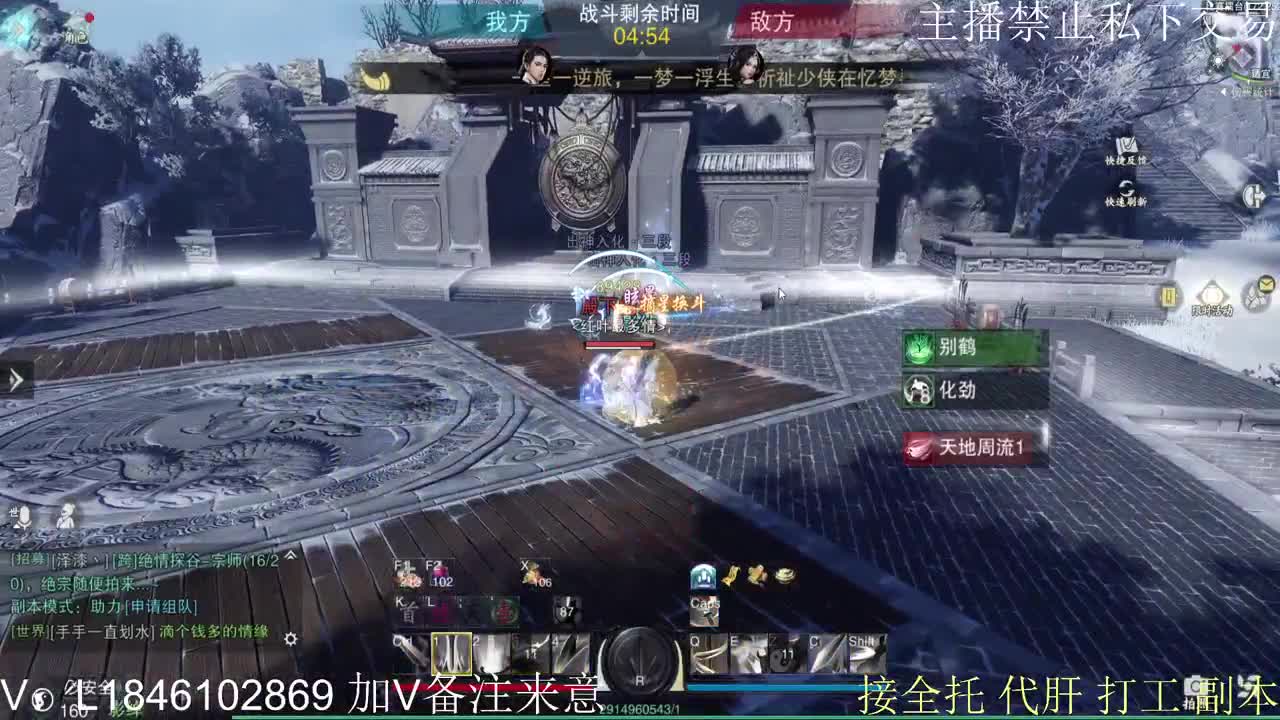Viewport: 1280px width, 720px height.
Task: Open the 快捷反馈 quick feedback tool
Action: tap(1127, 145)
